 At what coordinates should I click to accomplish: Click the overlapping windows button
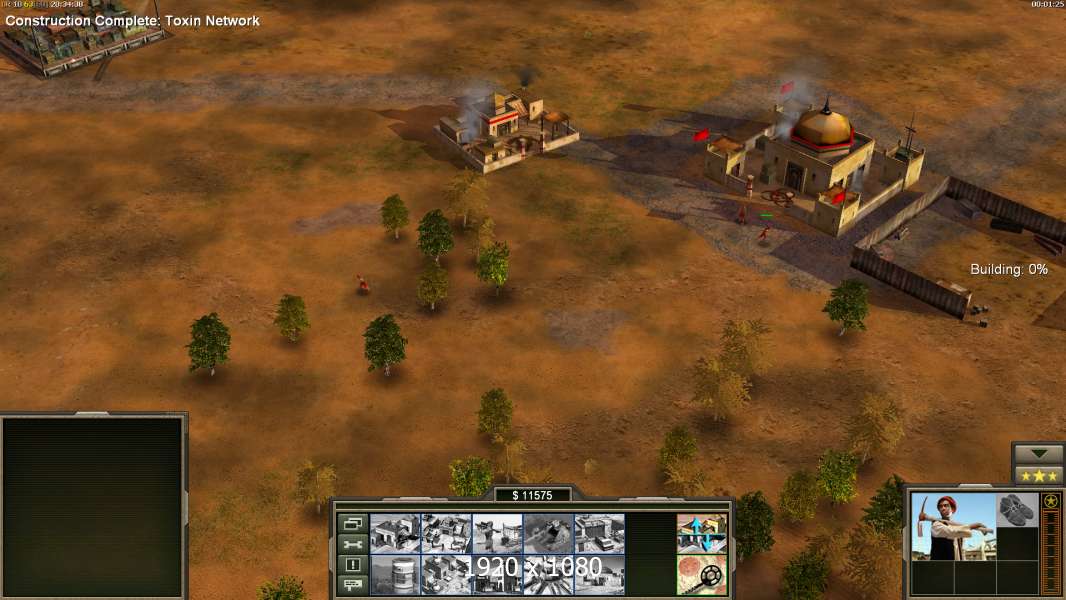pyautogui.click(x=352, y=524)
